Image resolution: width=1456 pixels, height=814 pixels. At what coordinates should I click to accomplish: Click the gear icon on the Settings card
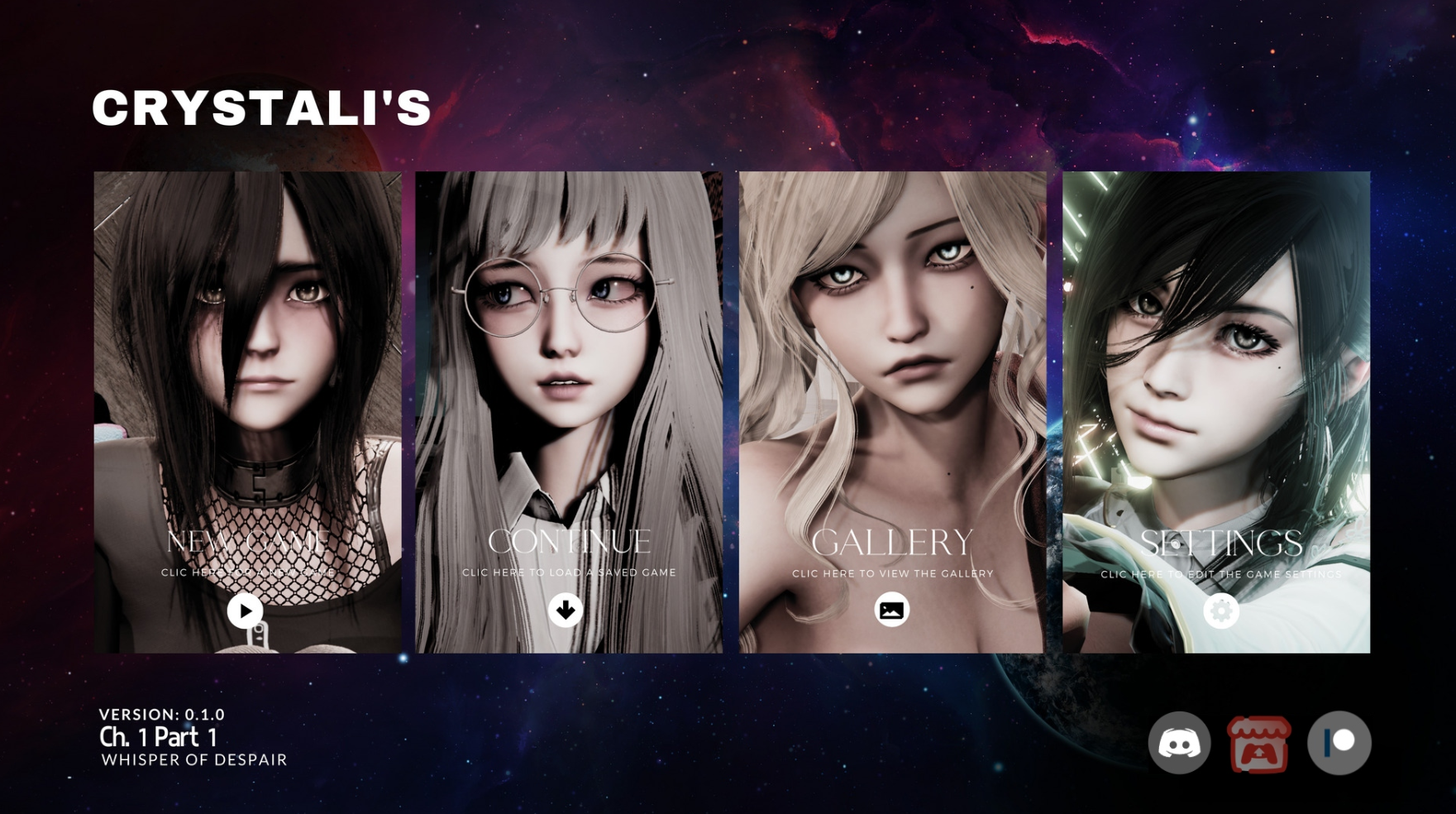click(1220, 610)
